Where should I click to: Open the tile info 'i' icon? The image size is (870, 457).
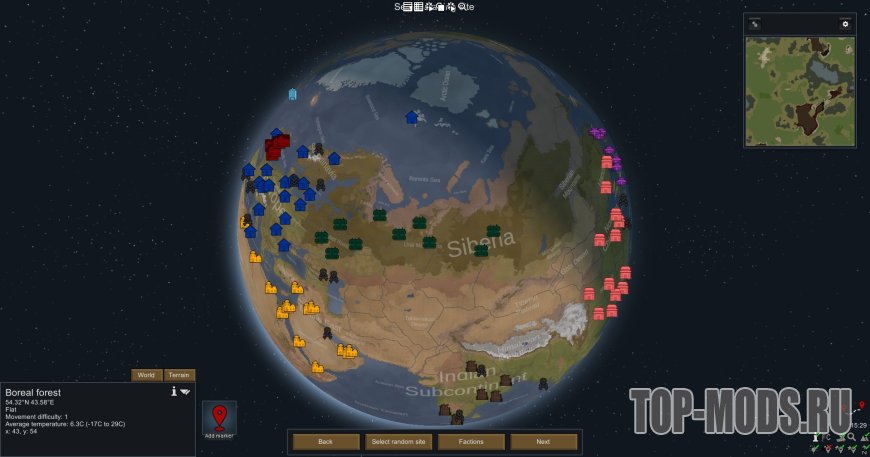click(x=174, y=391)
